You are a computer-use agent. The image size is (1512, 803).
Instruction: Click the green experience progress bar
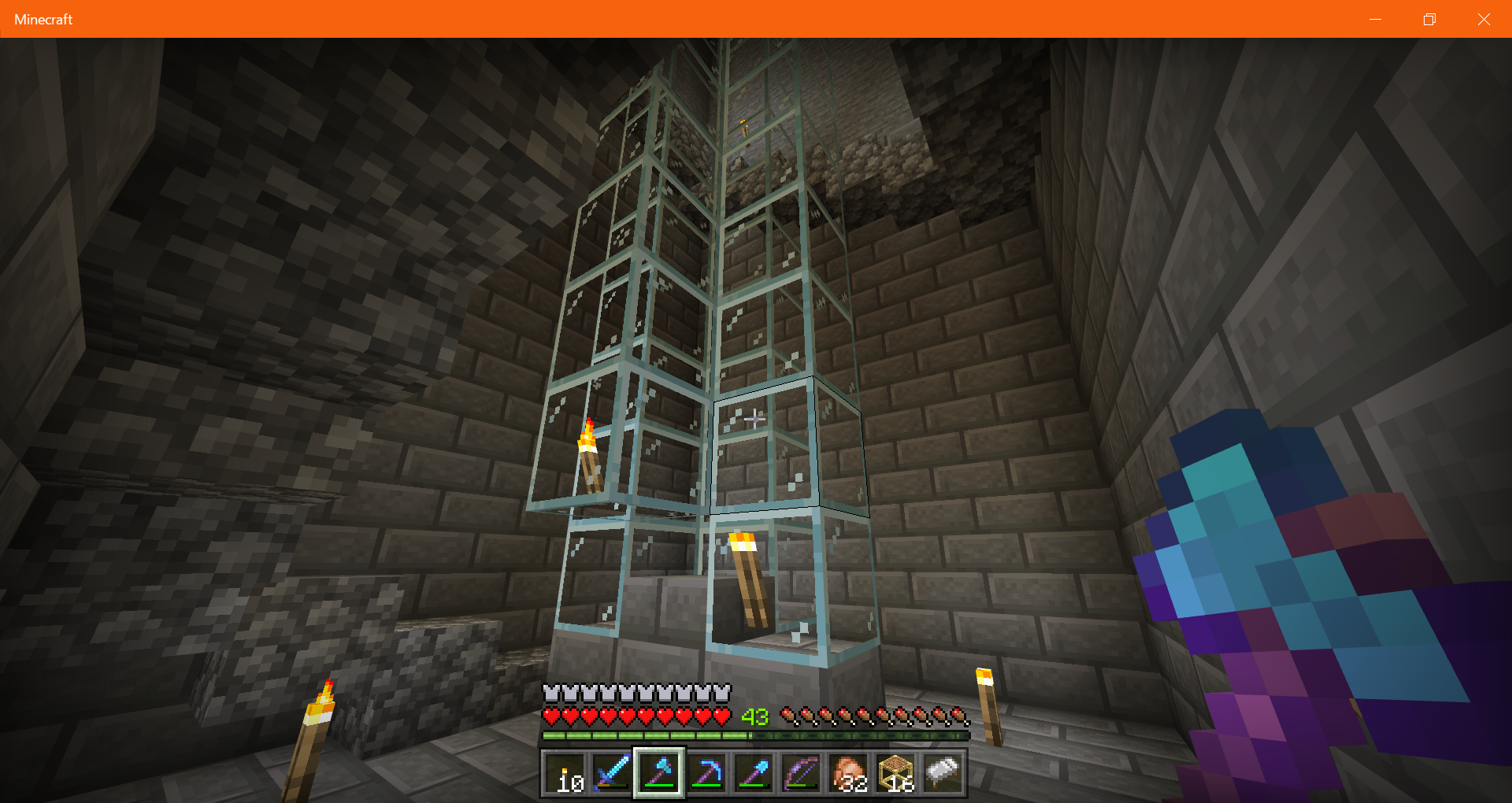(646, 736)
